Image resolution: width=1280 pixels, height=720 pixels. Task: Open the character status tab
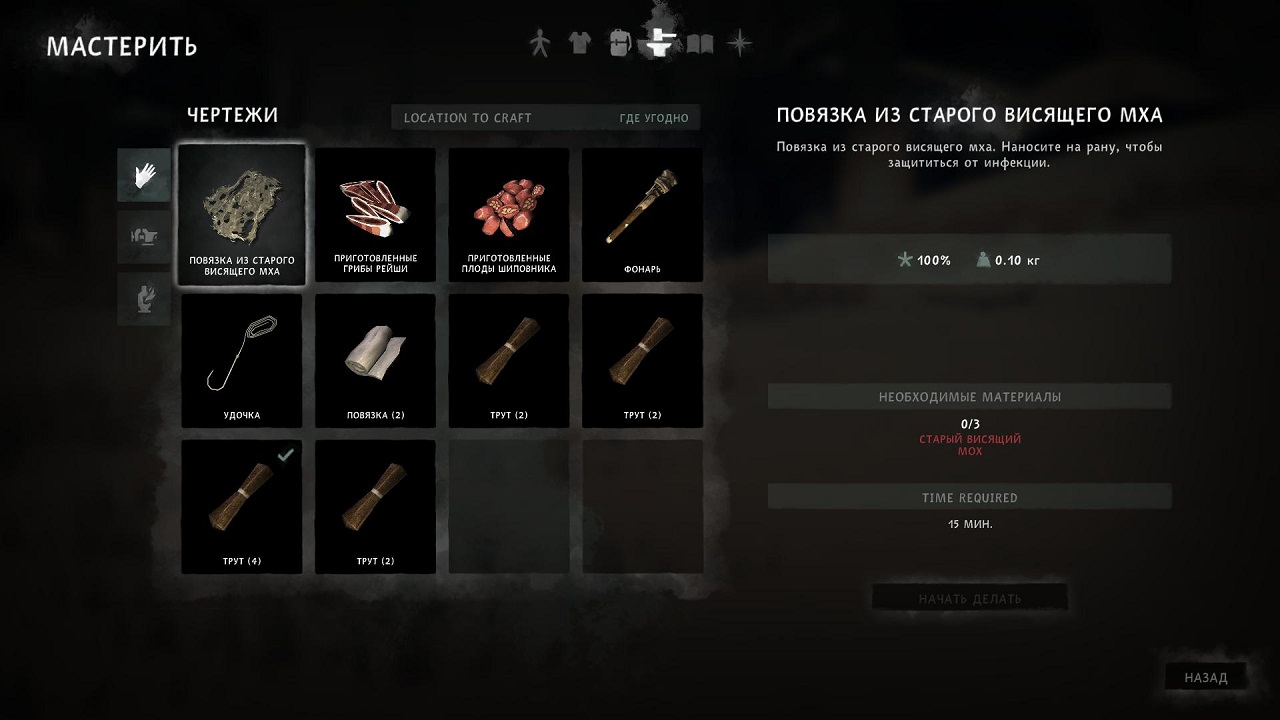[540, 44]
